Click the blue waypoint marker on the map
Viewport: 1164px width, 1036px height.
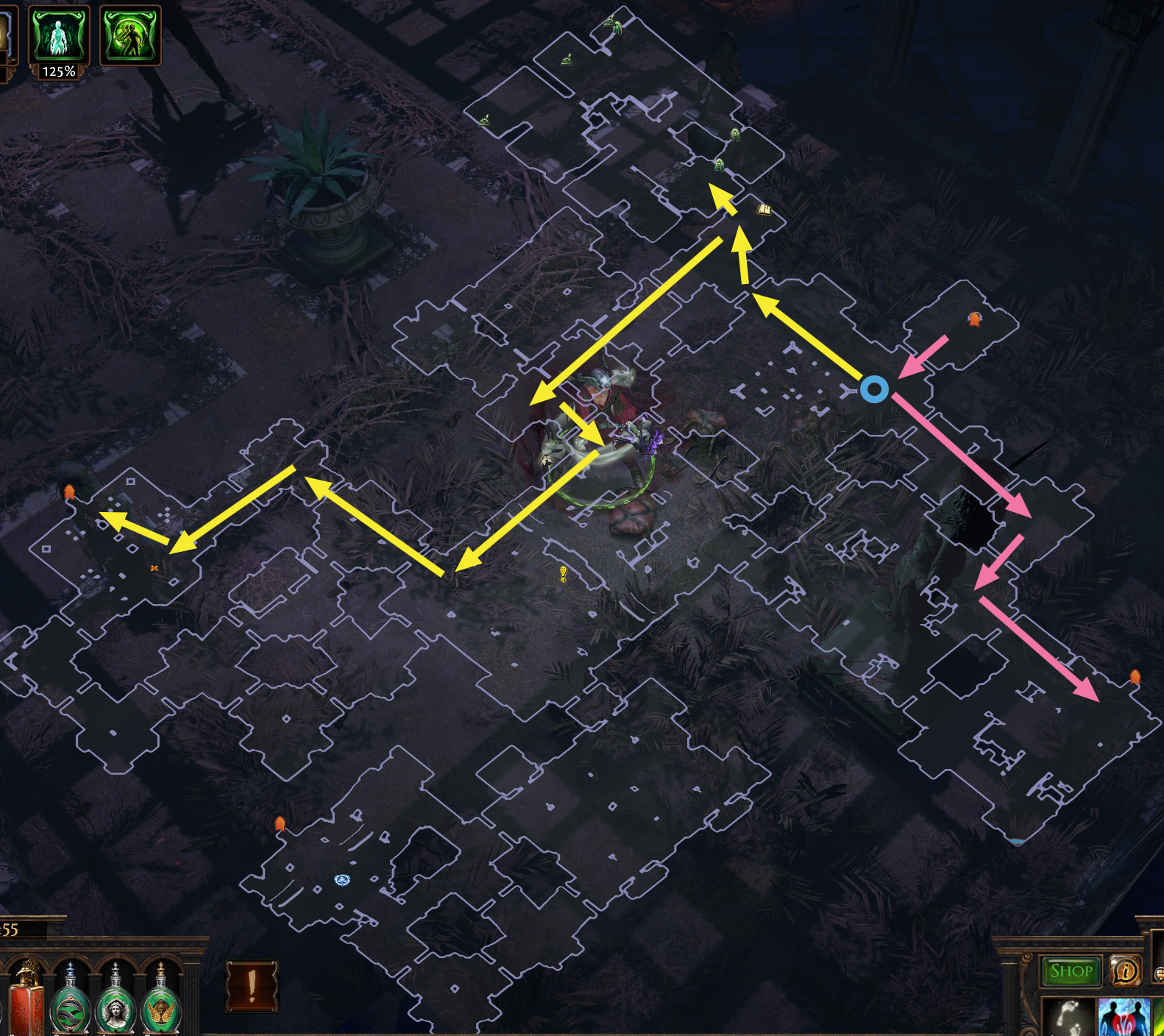[x=341, y=879]
